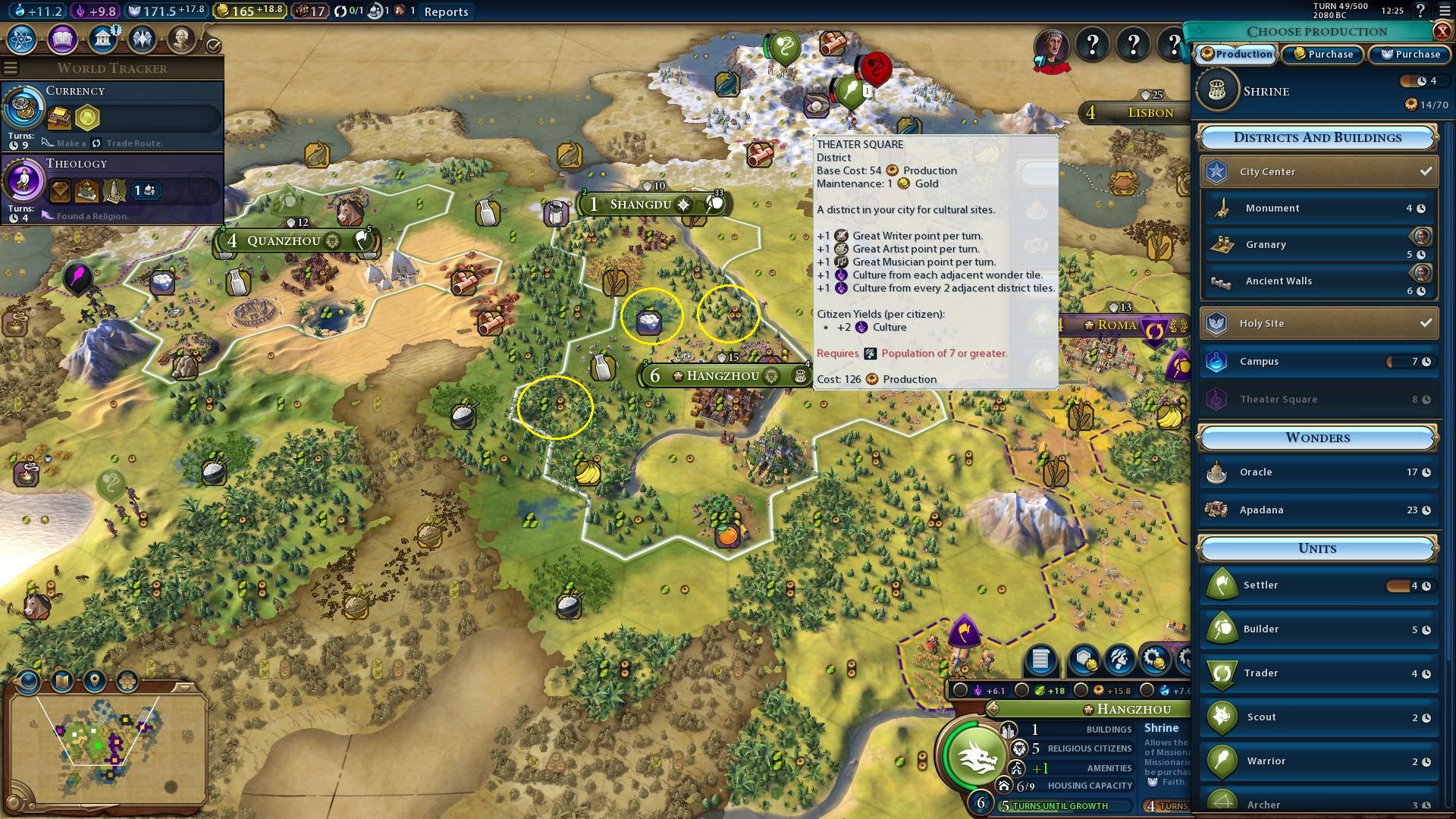The height and width of the screenshot is (819, 1456).
Task: Close the Choose Production panel
Action: [x=1442, y=31]
